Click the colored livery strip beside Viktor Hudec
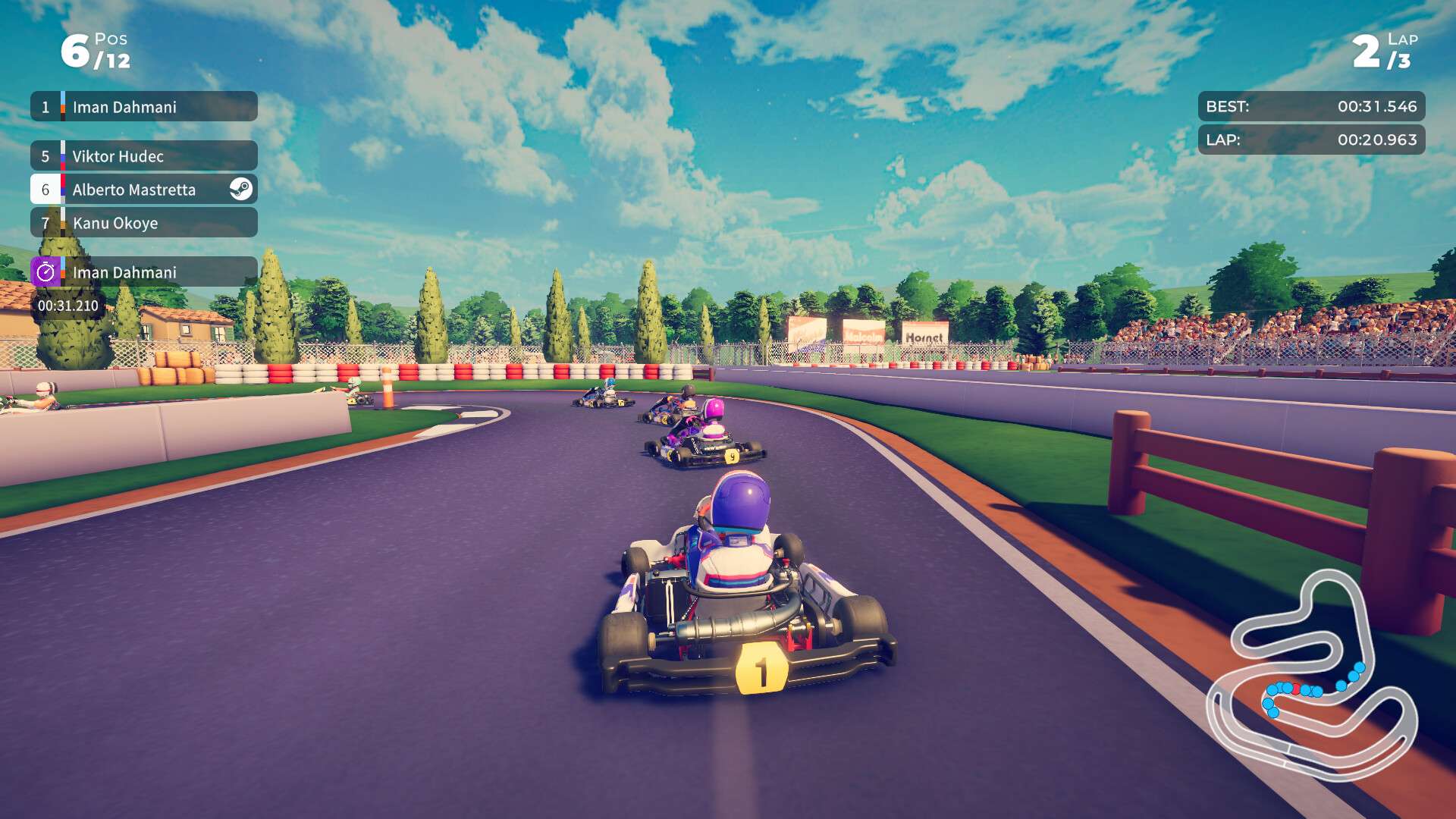This screenshot has width=1456, height=819. (x=64, y=156)
